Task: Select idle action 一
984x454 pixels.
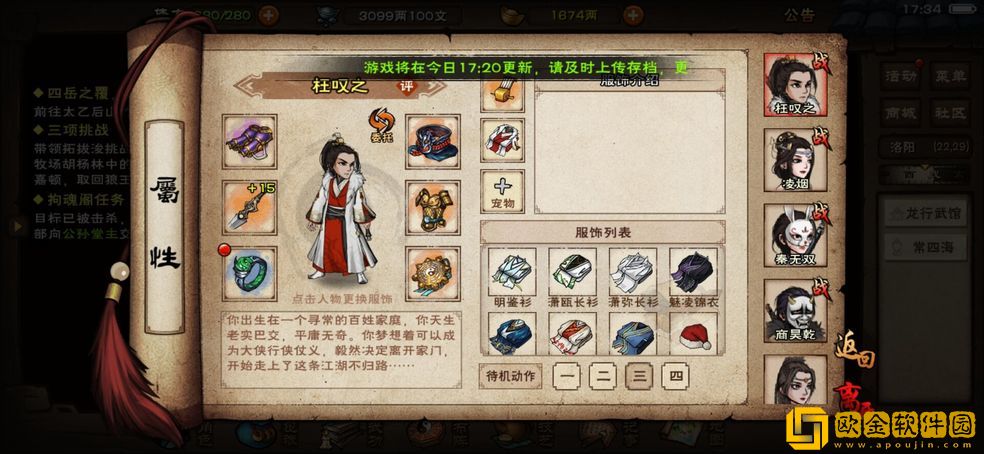Action: (x=567, y=376)
